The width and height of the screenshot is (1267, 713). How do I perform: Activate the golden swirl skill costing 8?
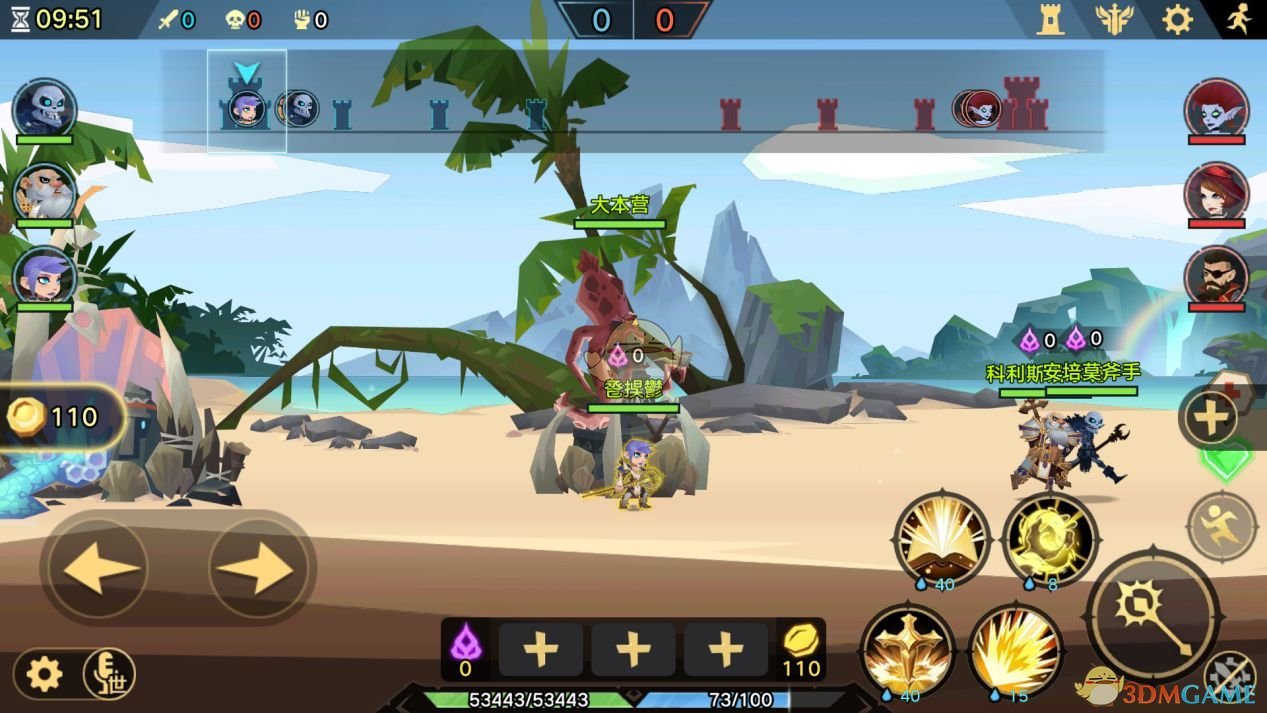pos(1050,538)
